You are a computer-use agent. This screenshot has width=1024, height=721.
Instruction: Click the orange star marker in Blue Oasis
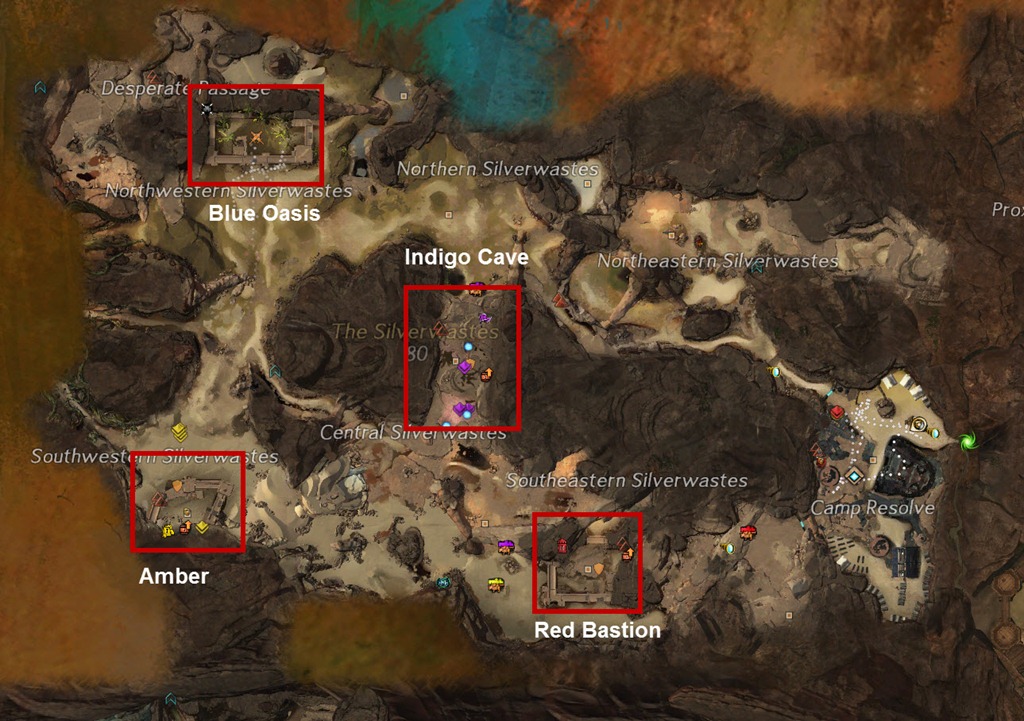click(257, 136)
